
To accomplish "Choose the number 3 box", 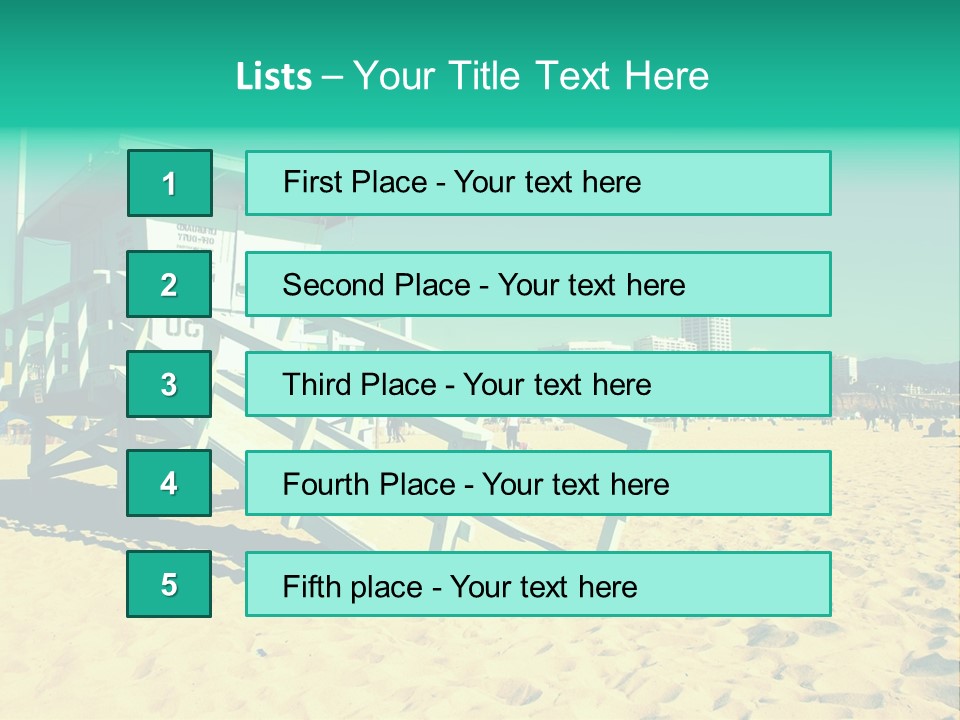I will tap(169, 384).
